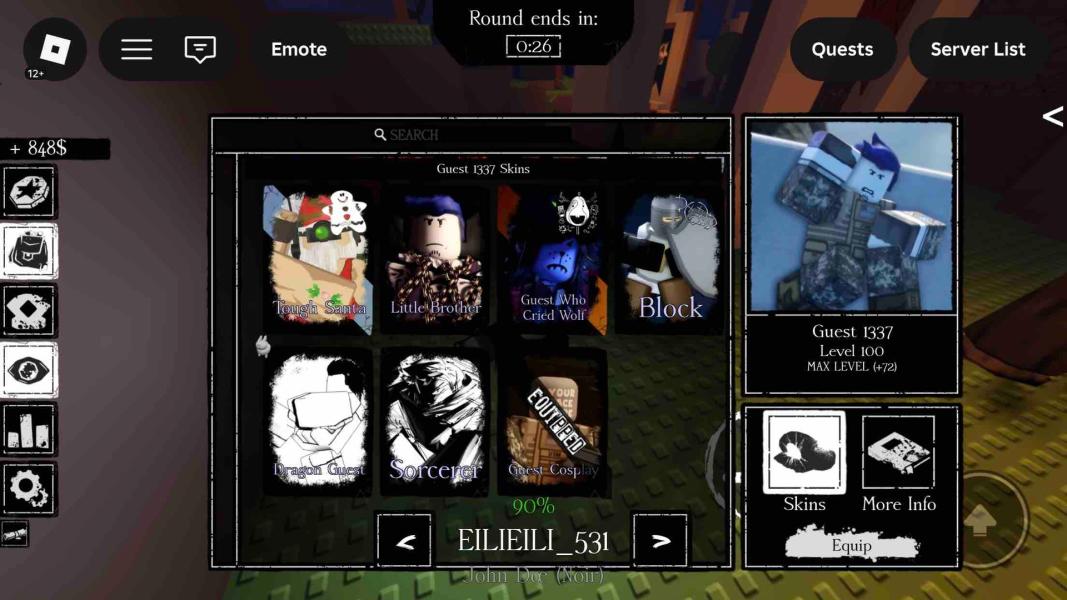Select the equipped Guest Cosplay skin

[x=553, y=420]
